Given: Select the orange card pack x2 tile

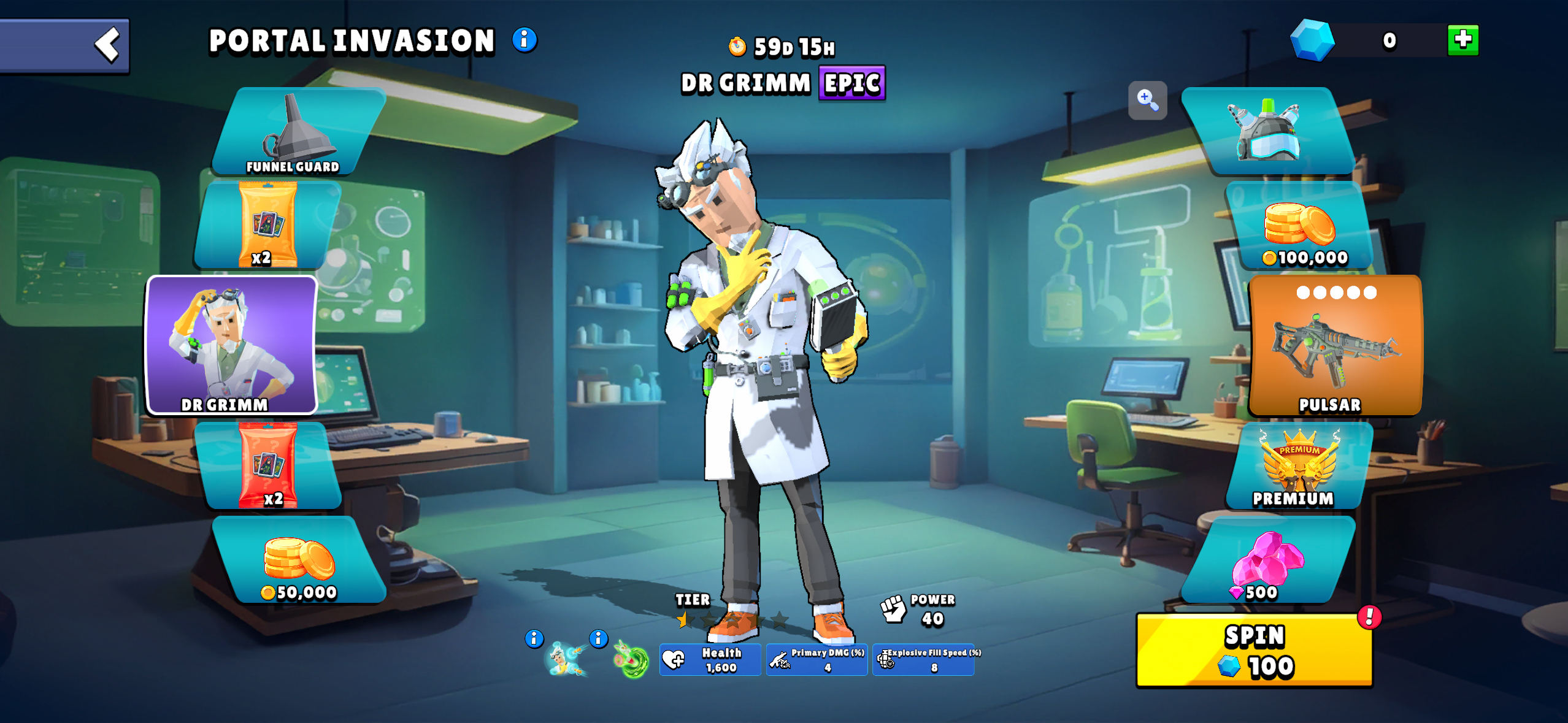Looking at the screenshot, I should (x=268, y=226).
